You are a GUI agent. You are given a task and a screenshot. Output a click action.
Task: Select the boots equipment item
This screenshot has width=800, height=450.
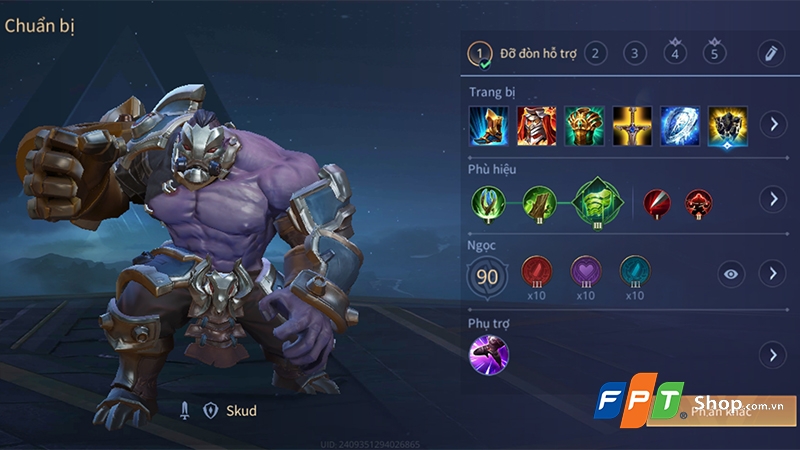click(489, 125)
